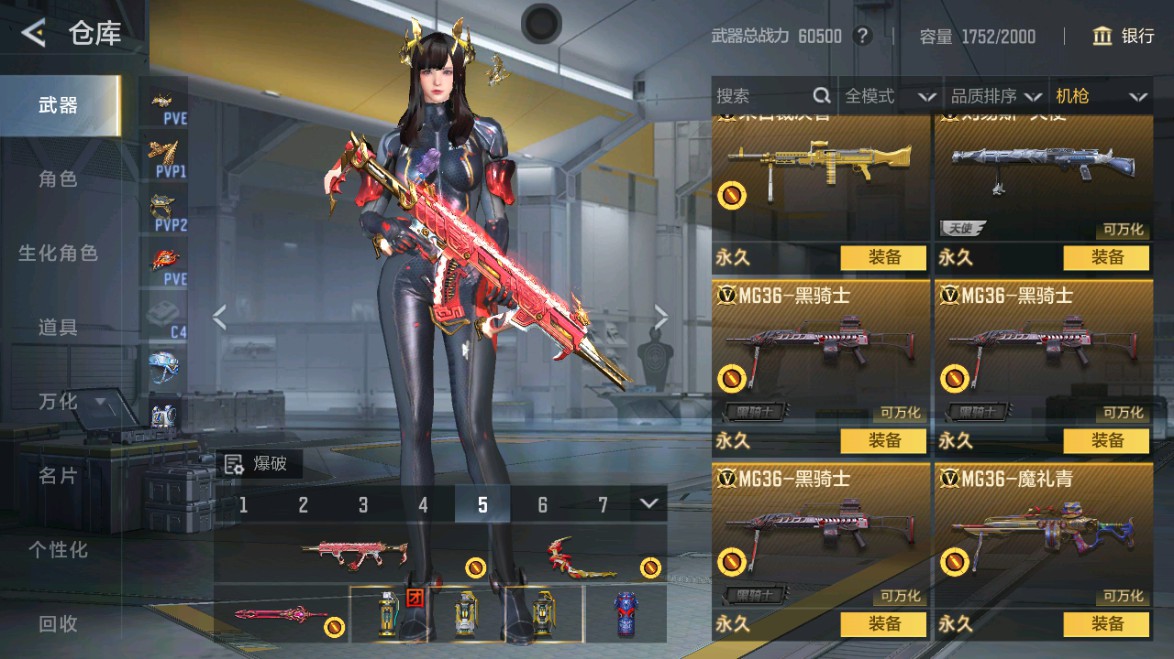This screenshot has width=1174, height=659.
Task: Expand the loadout number list arrow
Action: click(x=650, y=503)
